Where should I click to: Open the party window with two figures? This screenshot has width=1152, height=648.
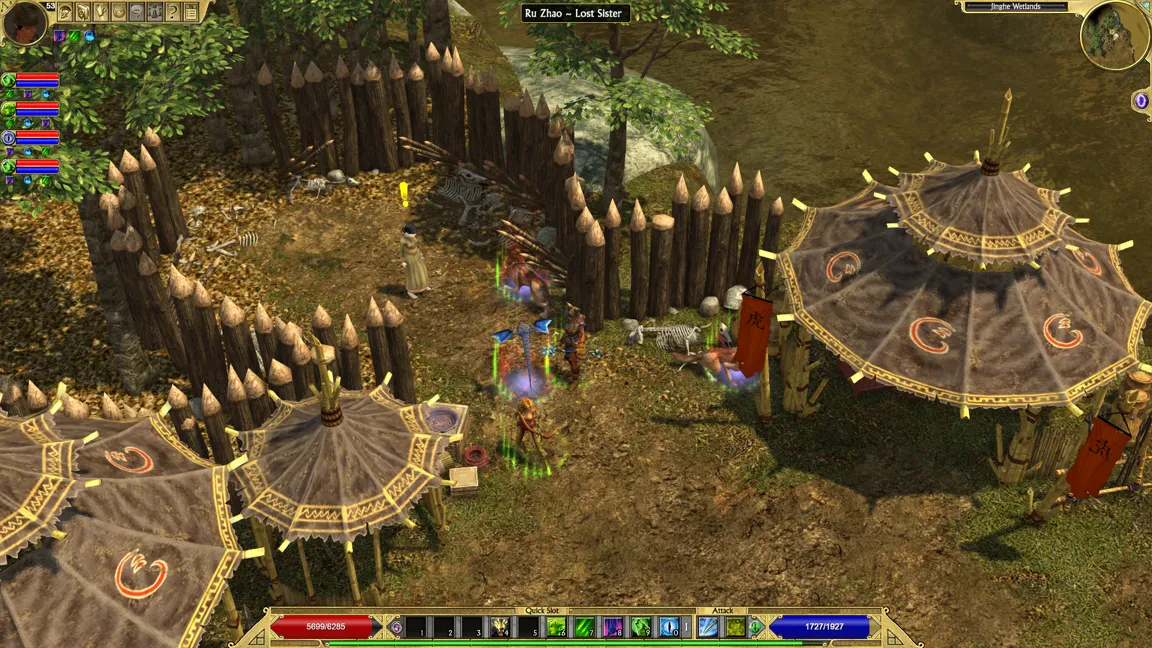tap(155, 12)
